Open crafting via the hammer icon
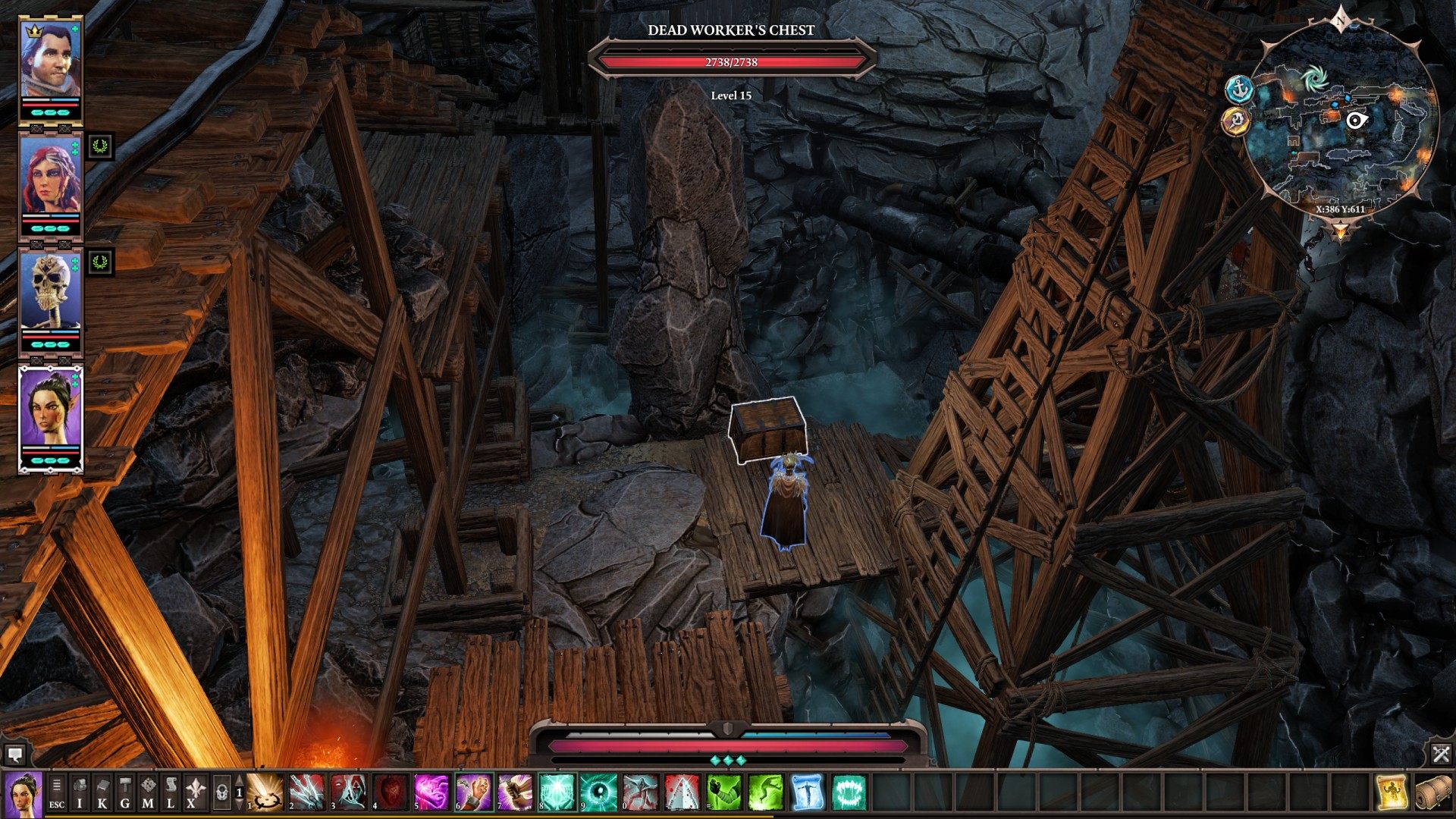This screenshot has width=1456, height=819. (125, 792)
